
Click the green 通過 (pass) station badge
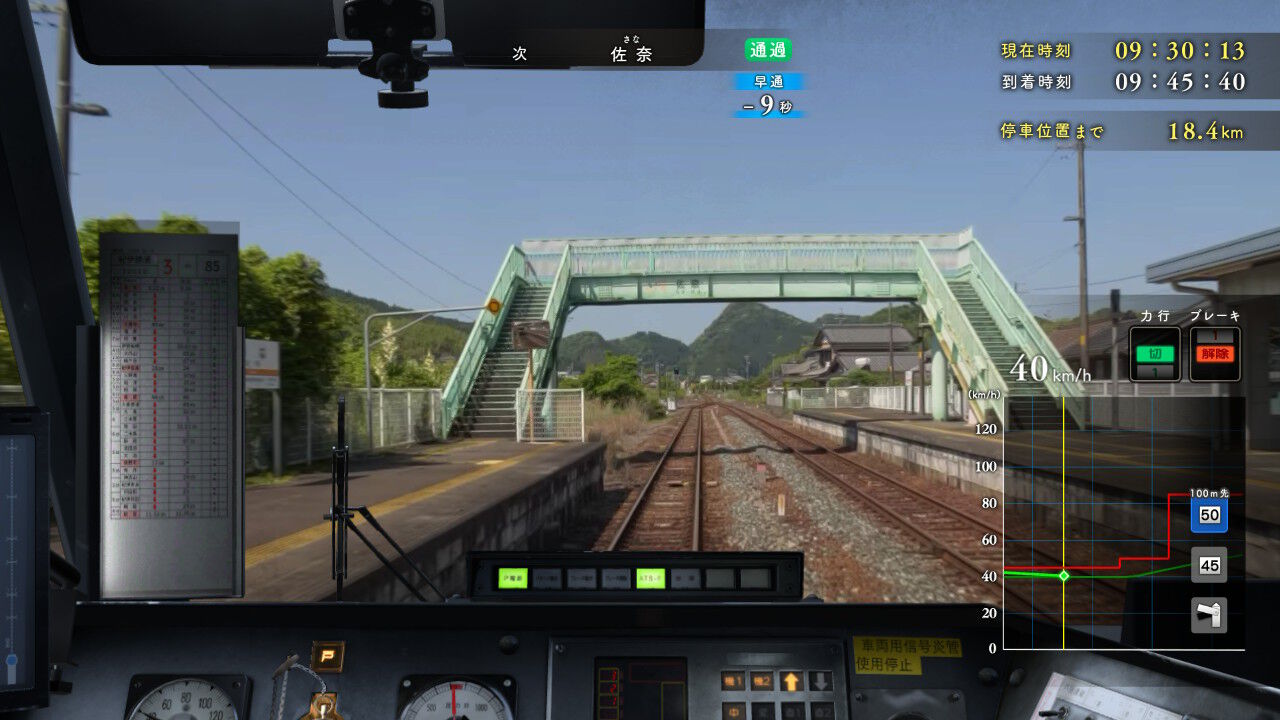[x=766, y=50]
